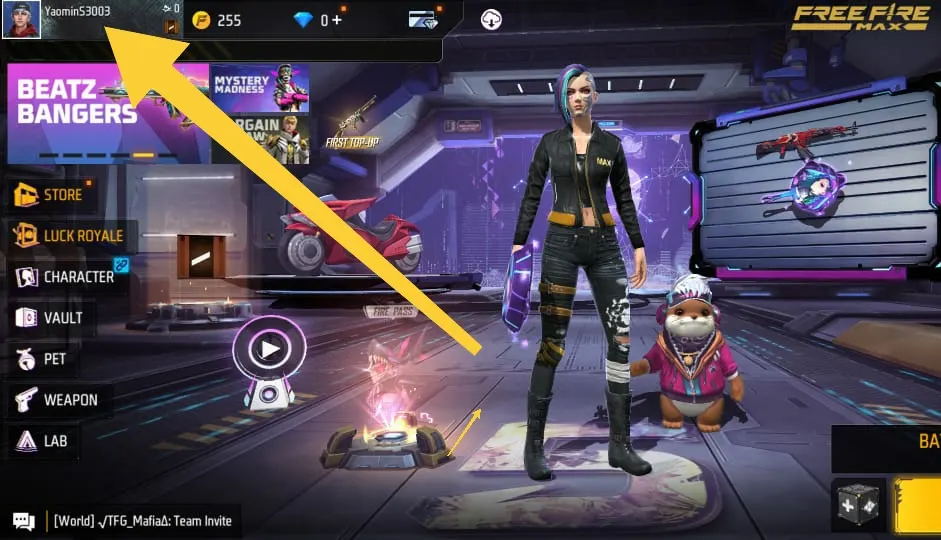This screenshot has width=941, height=540.
Task: Click the circular video play button
Action: (x=269, y=350)
